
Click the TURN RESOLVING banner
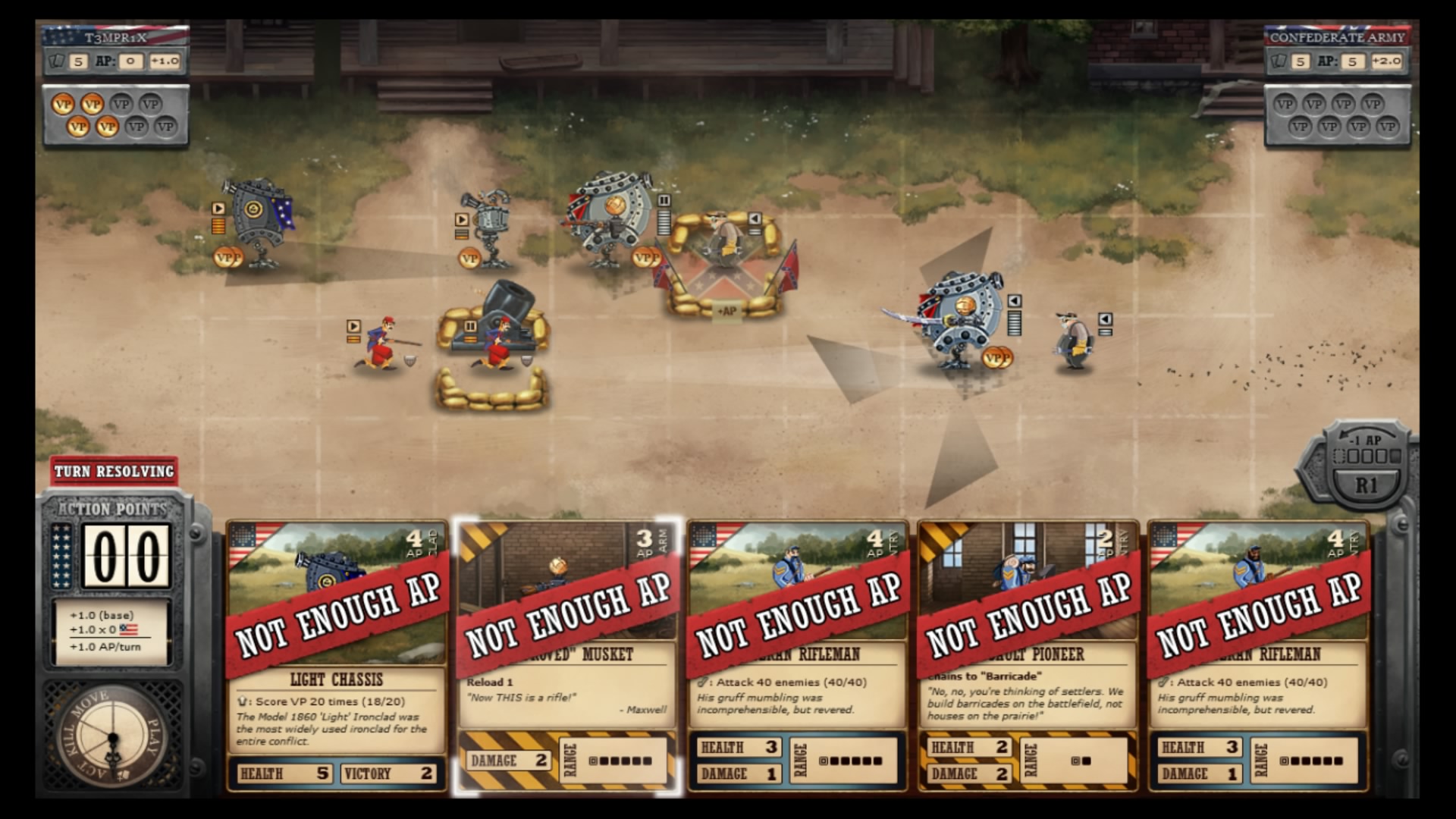click(x=114, y=471)
